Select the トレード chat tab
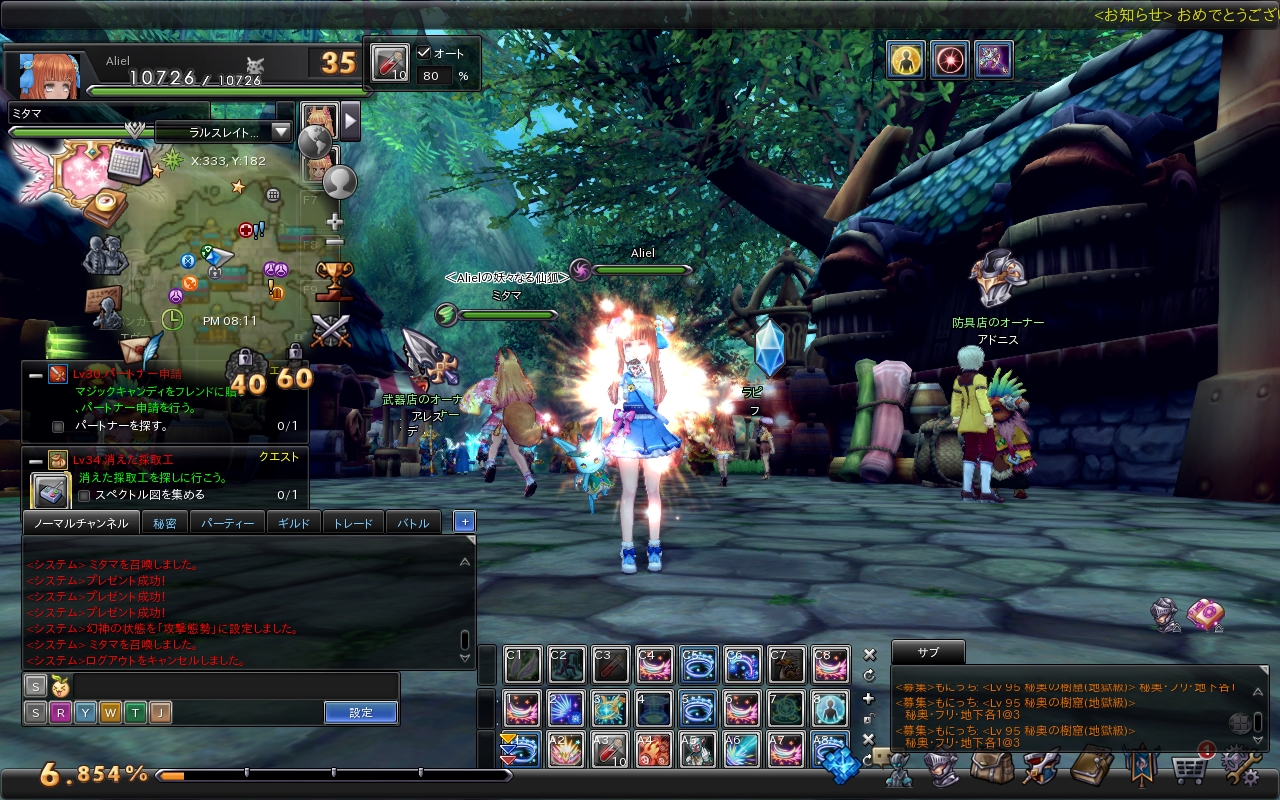The image size is (1280, 800). (x=352, y=523)
